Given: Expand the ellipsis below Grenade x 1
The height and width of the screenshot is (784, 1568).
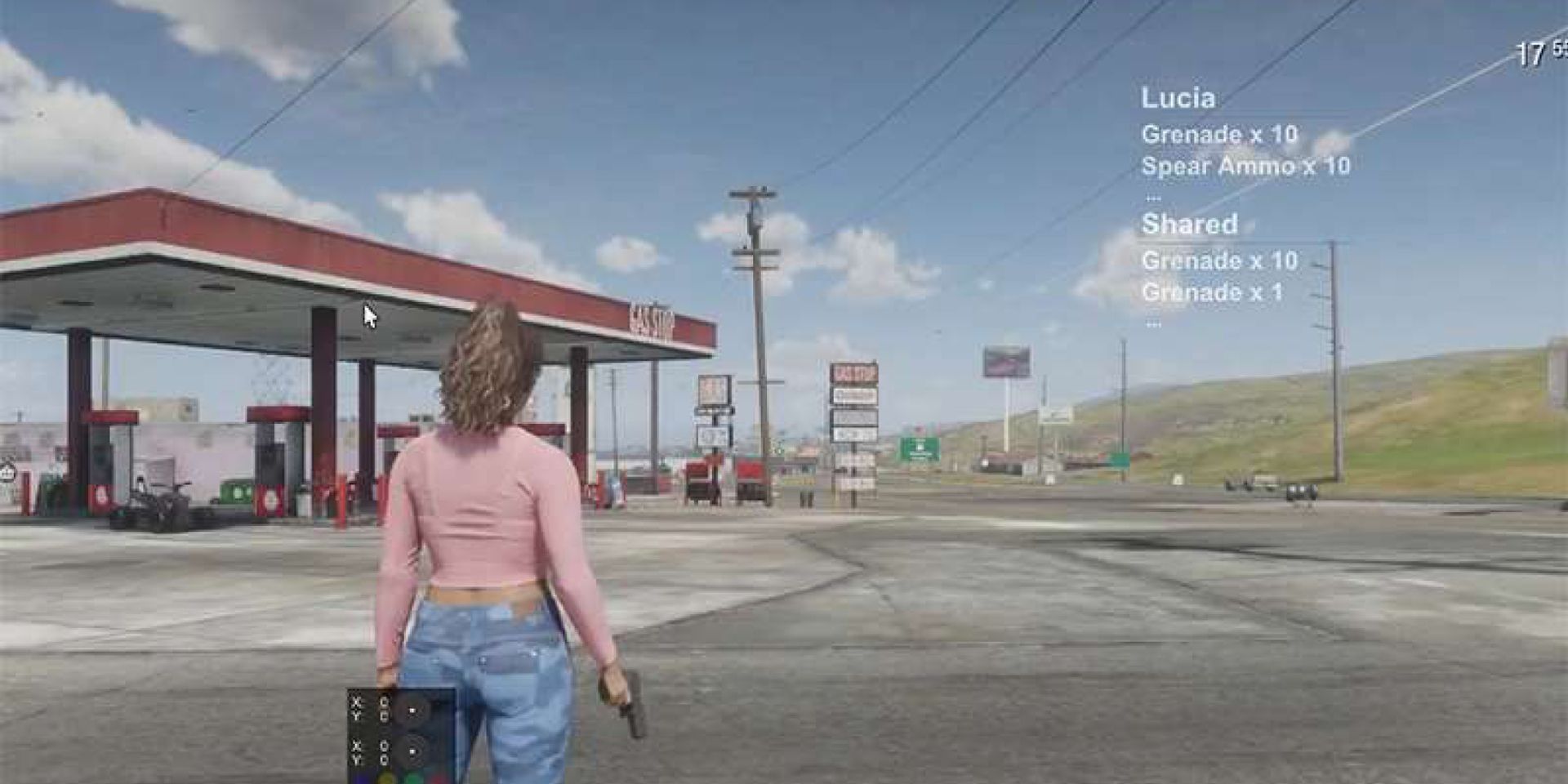Looking at the screenshot, I should click(x=1152, y=323).
